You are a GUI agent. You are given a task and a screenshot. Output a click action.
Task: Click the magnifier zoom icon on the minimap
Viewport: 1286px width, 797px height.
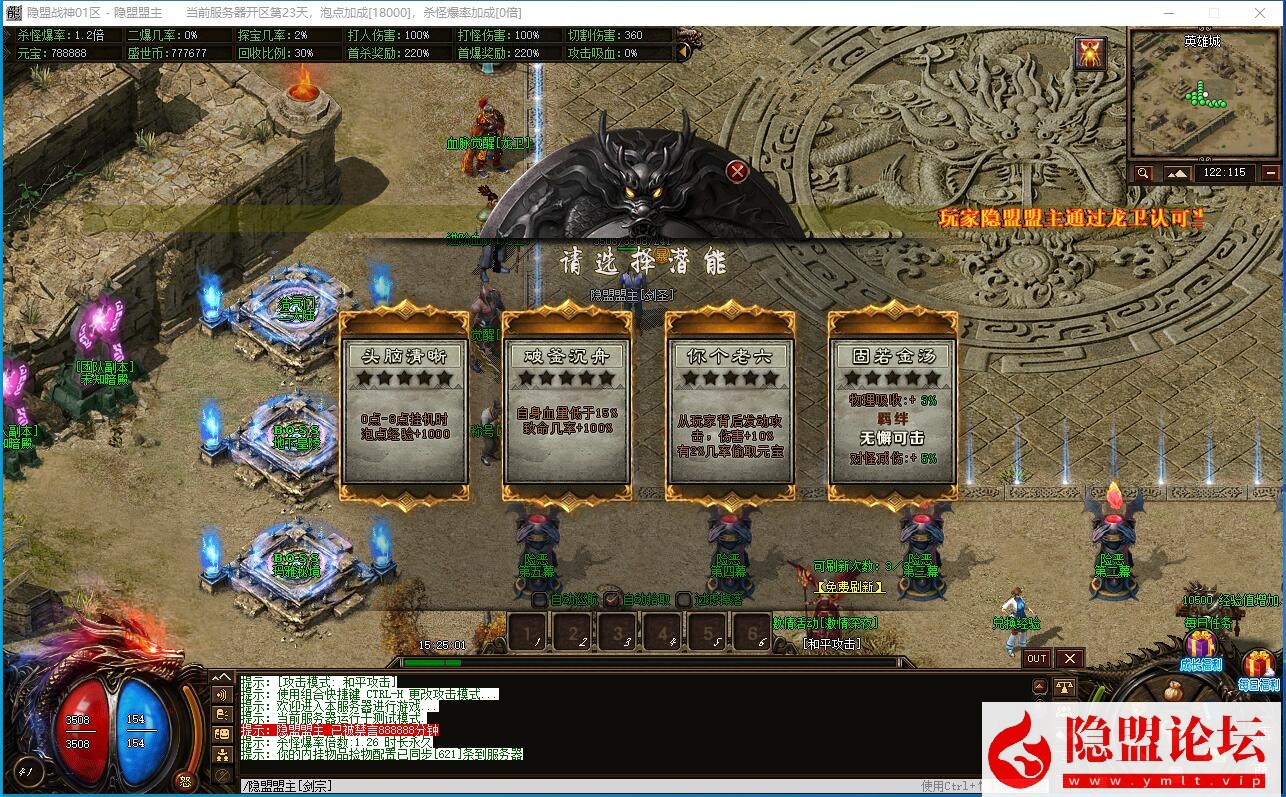[1144, 171]
